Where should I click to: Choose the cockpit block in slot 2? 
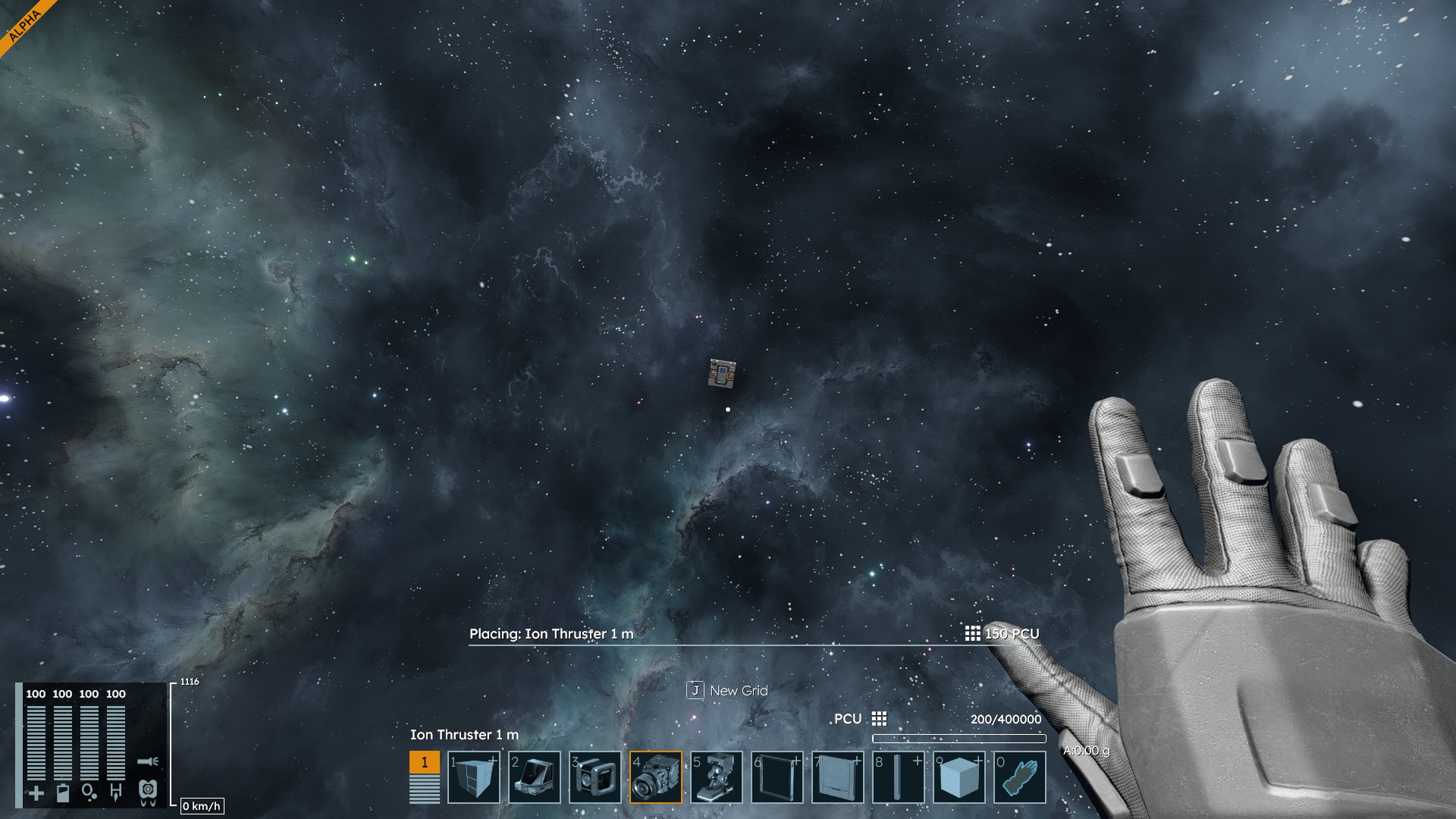[x=535, y=777]
